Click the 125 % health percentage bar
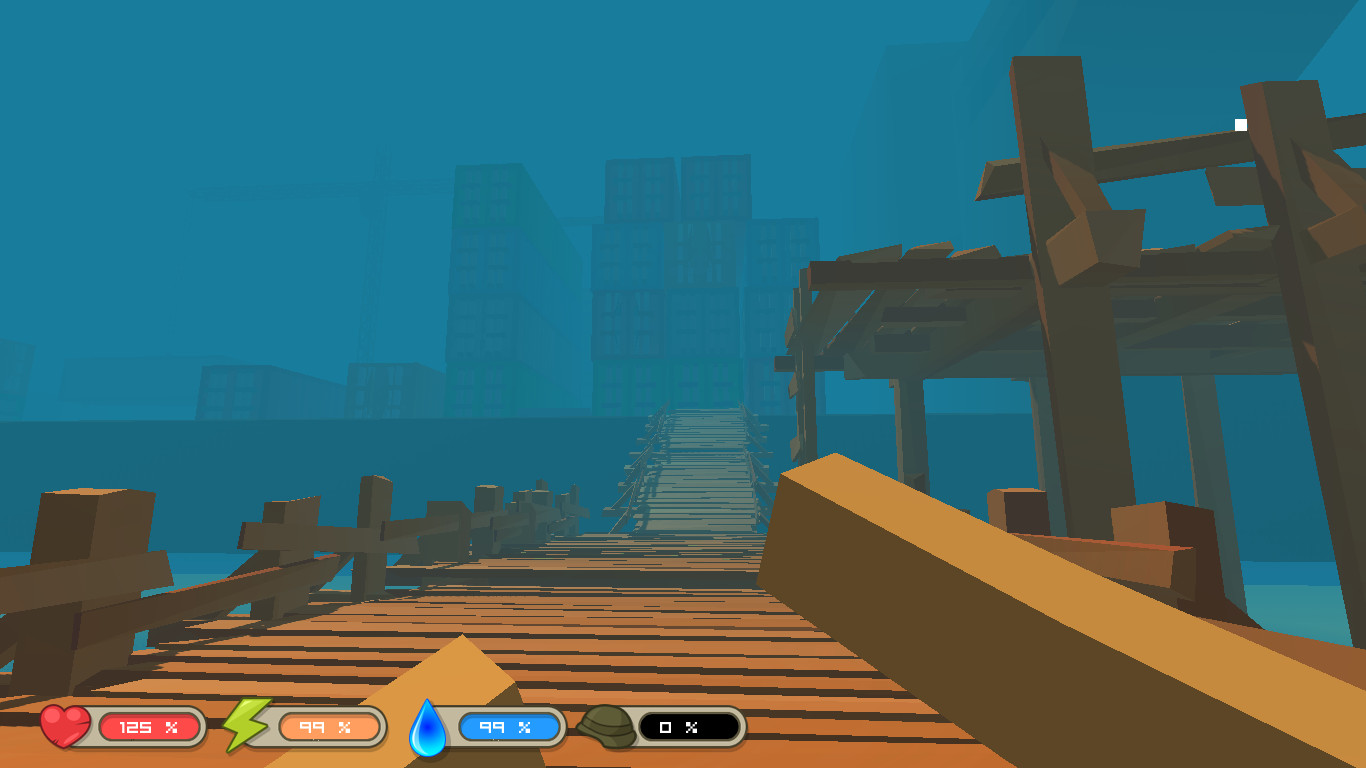The height and width of the screenshot is (768, 1366). pos(148,727)
